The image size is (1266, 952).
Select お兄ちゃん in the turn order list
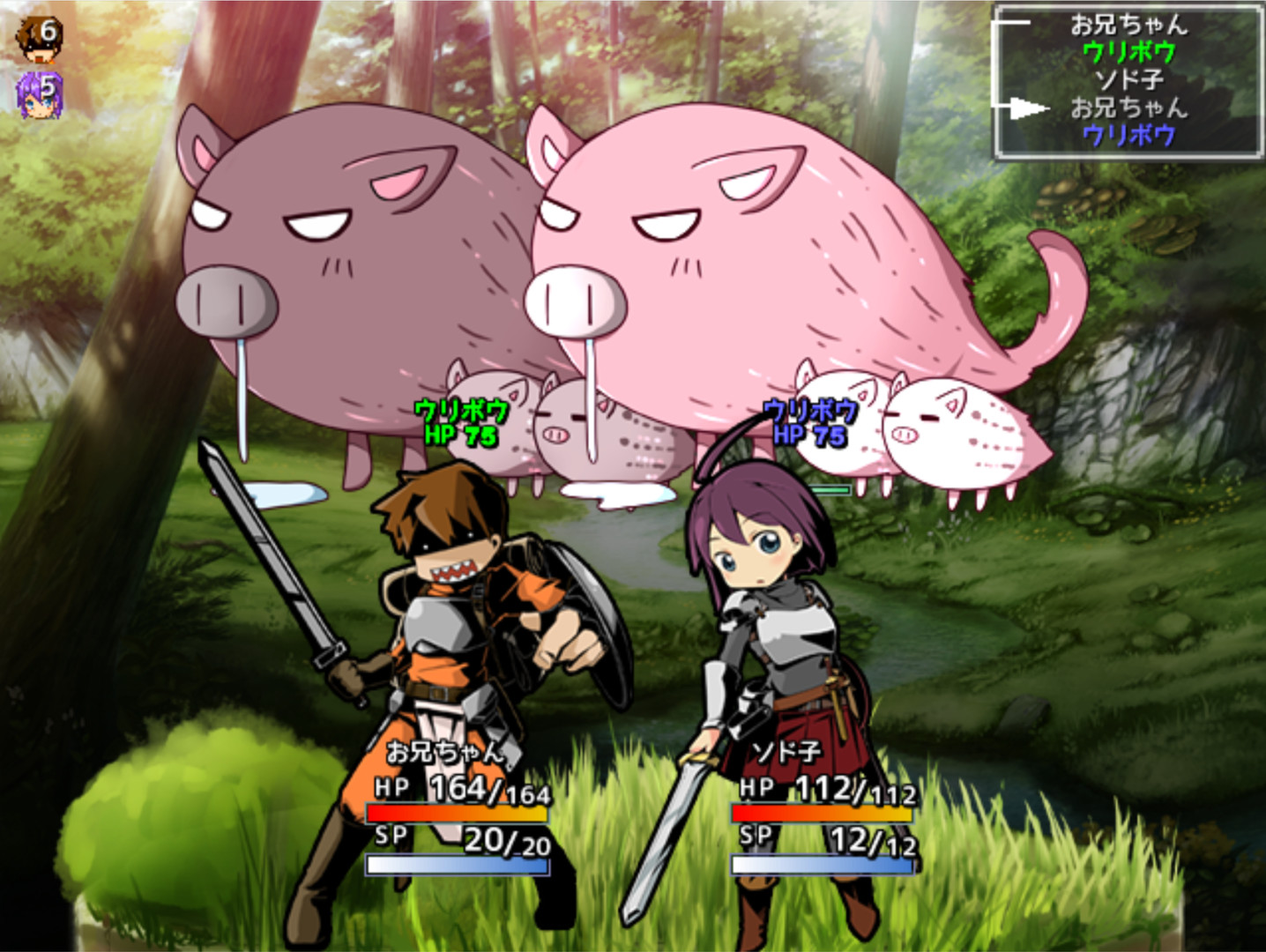pos(1131,26)
